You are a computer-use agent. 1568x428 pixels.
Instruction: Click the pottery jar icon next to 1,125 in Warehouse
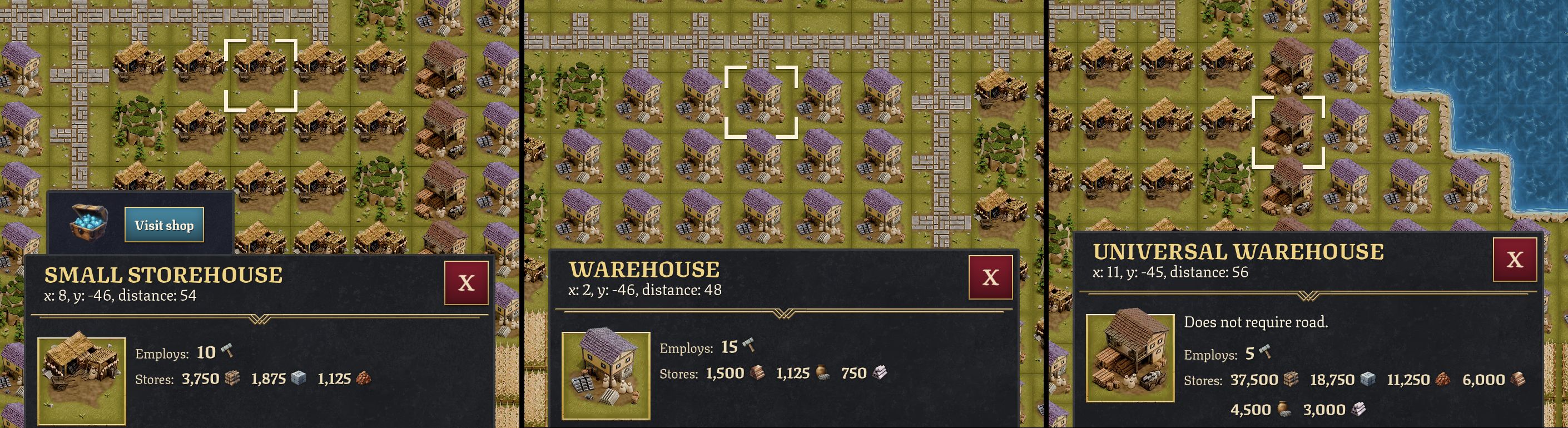(x=822, y=373)
